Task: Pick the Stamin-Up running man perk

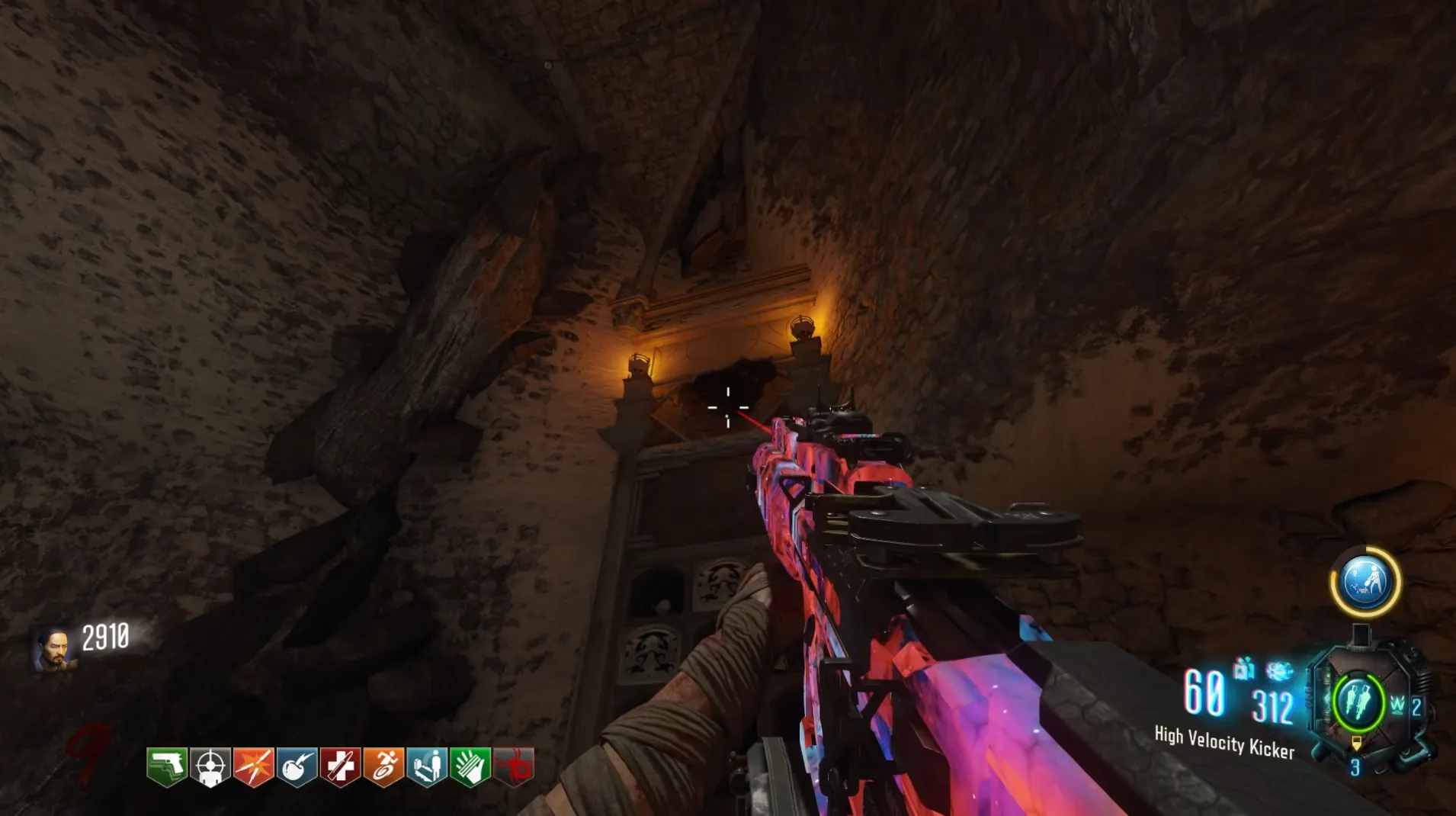Action: [383, 766]
